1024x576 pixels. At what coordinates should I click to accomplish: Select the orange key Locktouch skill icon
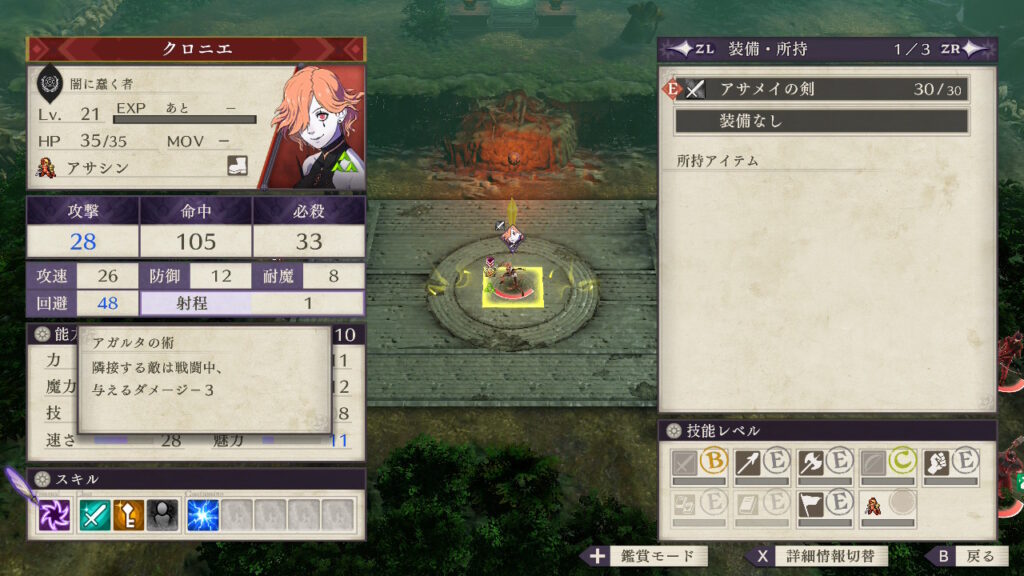127,514
